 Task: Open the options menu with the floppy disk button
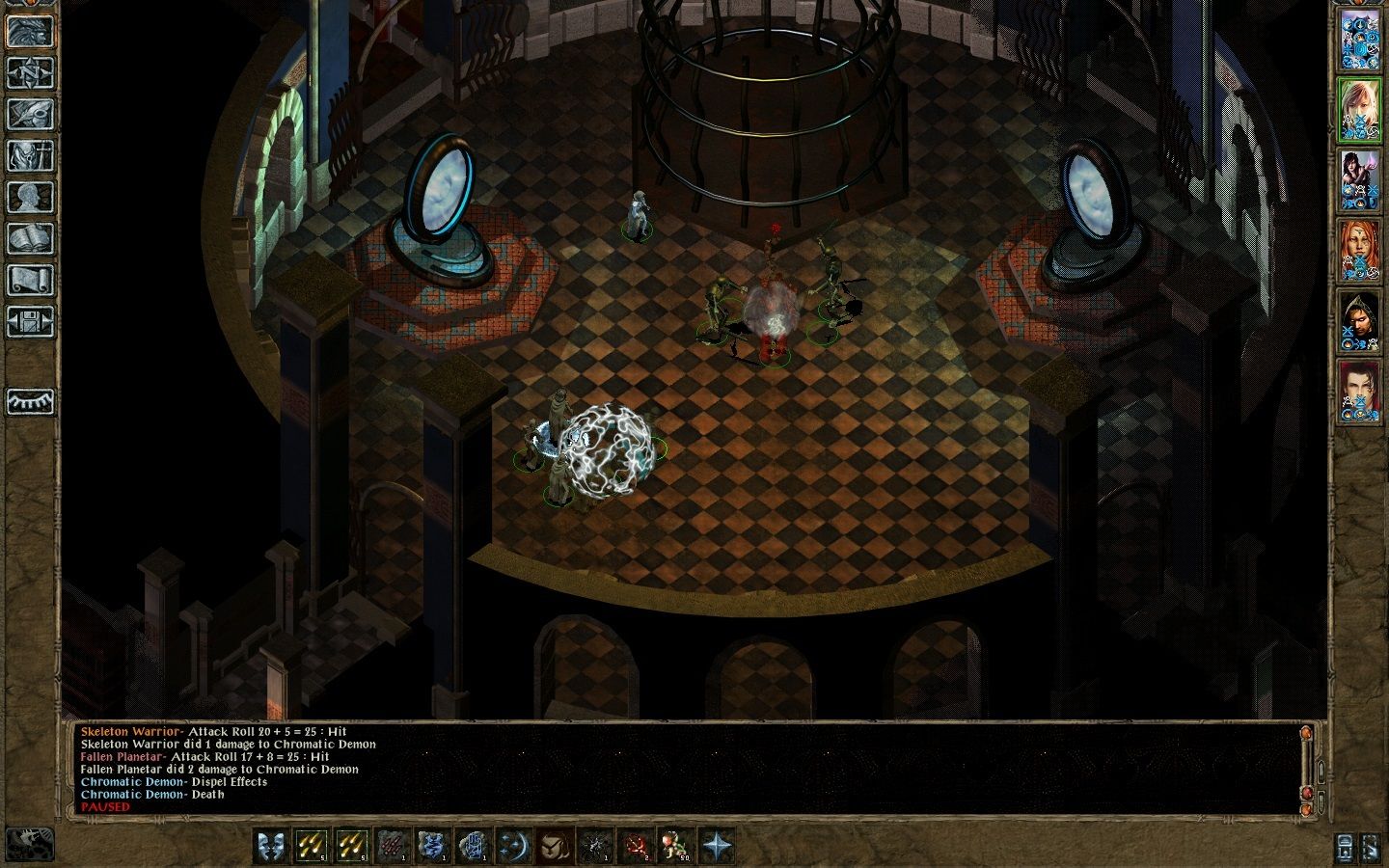(x=30, y=321)
